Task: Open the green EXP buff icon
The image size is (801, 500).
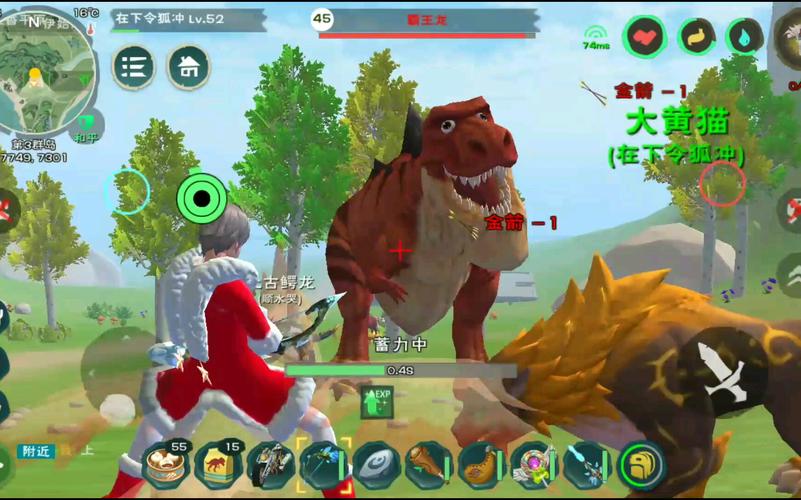Action: tap(376, 402)
